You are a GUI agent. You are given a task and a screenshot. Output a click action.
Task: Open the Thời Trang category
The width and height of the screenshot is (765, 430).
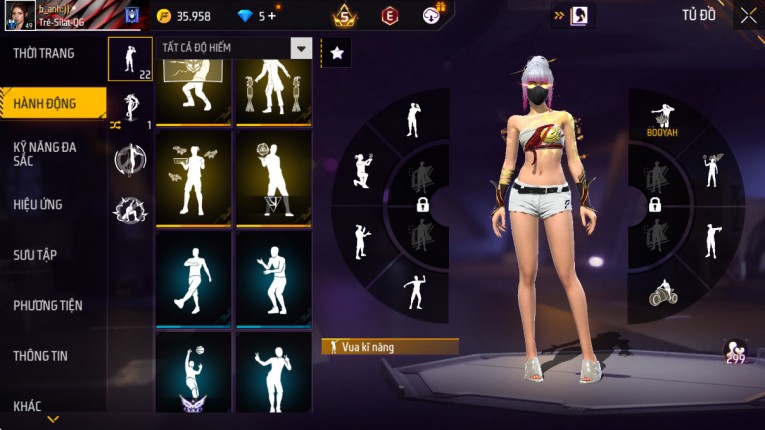(x=44, y=53)
